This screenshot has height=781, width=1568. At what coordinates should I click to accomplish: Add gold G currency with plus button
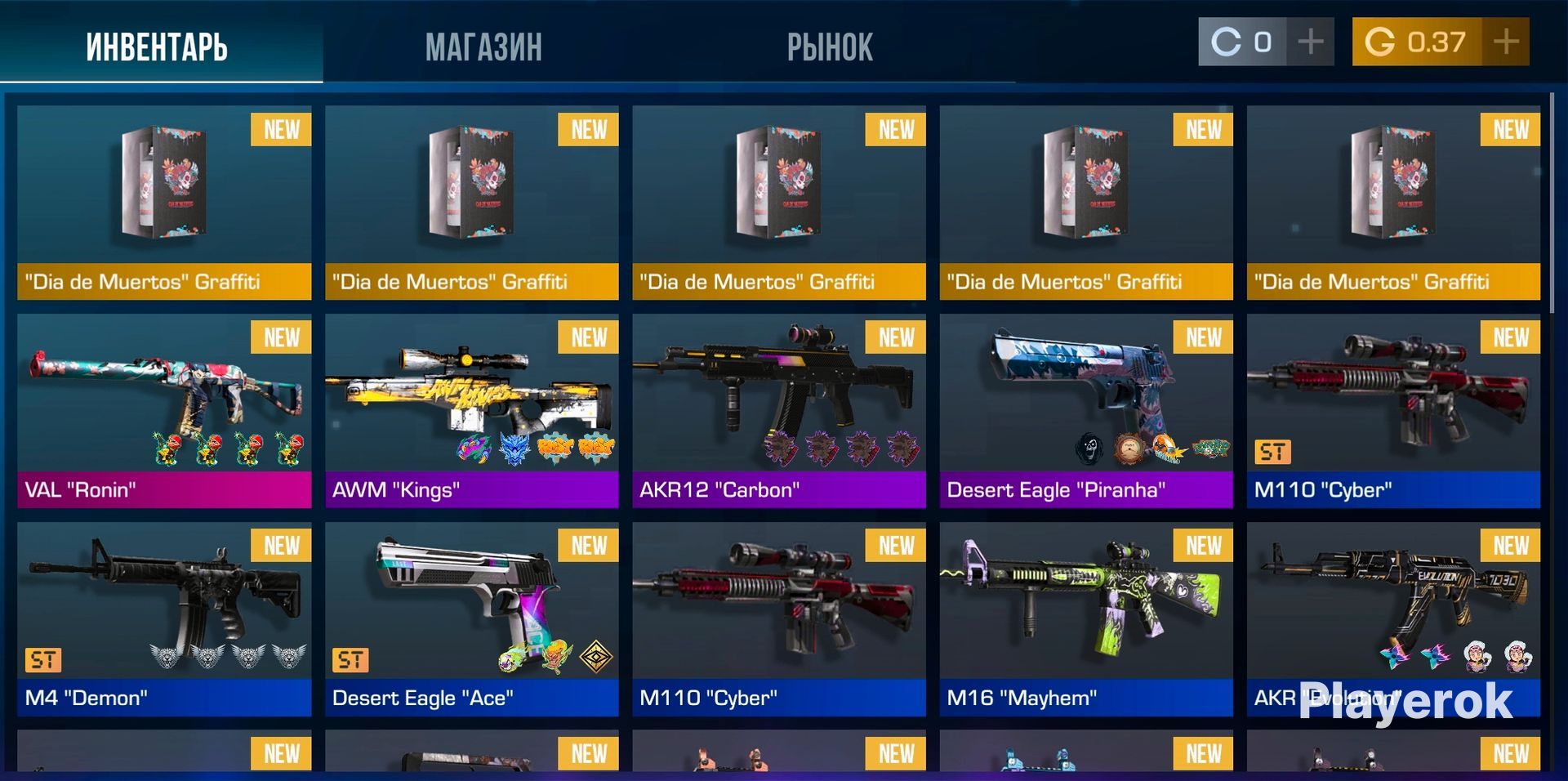pyautogui.click(x=1505, y=42)
